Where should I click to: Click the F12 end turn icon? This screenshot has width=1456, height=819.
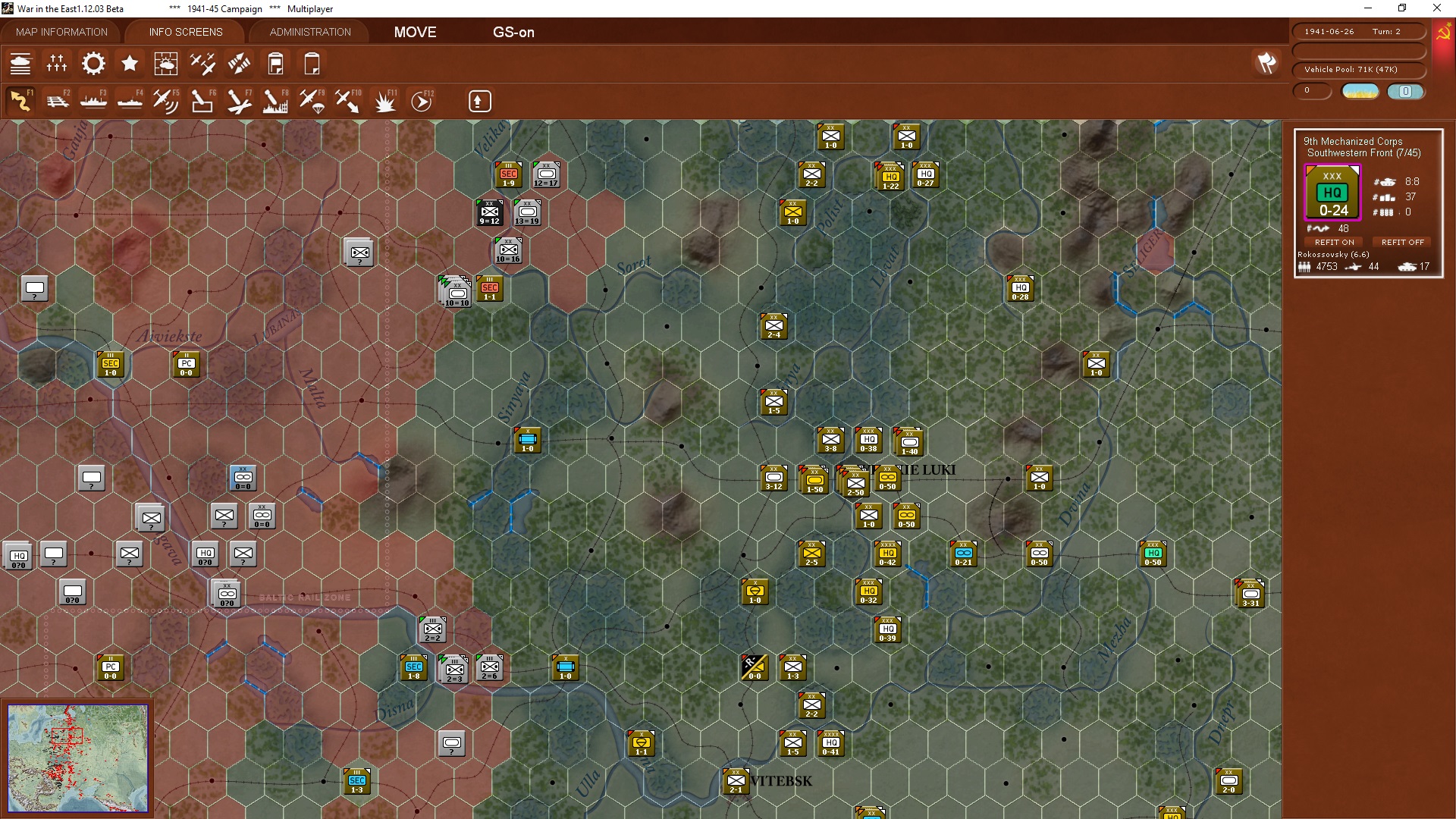point(421,100)
